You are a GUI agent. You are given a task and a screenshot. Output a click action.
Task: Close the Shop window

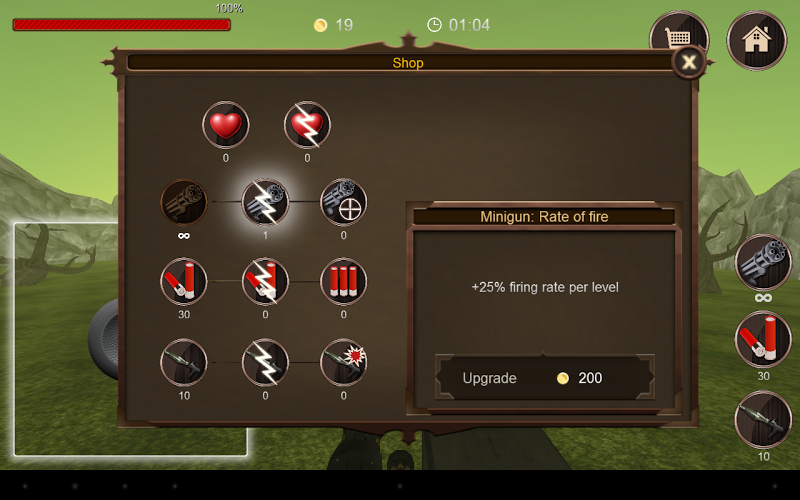(688, 63)
